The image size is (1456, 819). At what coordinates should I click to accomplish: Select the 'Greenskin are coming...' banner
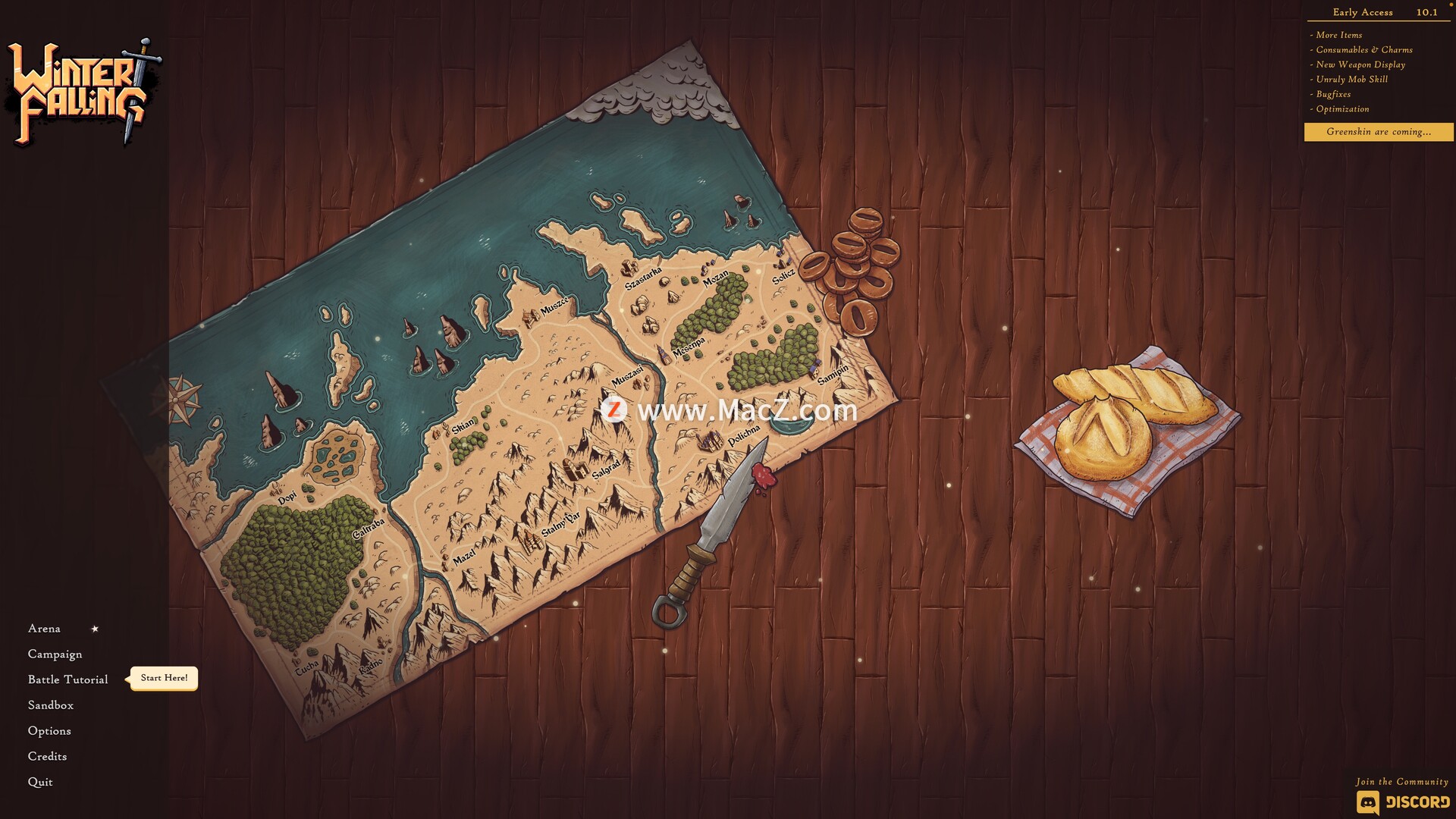(1379, 132)
